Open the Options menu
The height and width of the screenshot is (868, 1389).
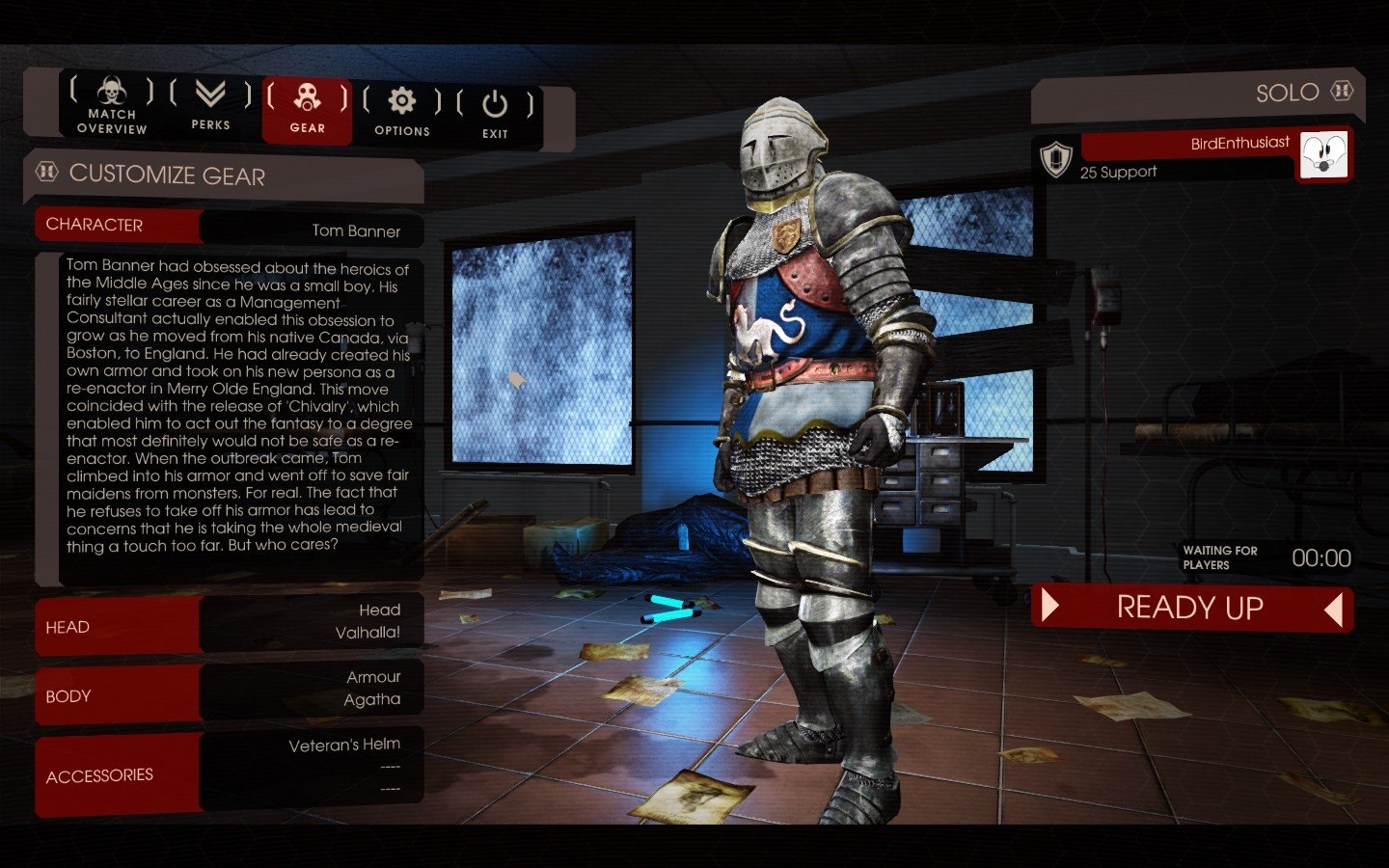pos(401,112)
